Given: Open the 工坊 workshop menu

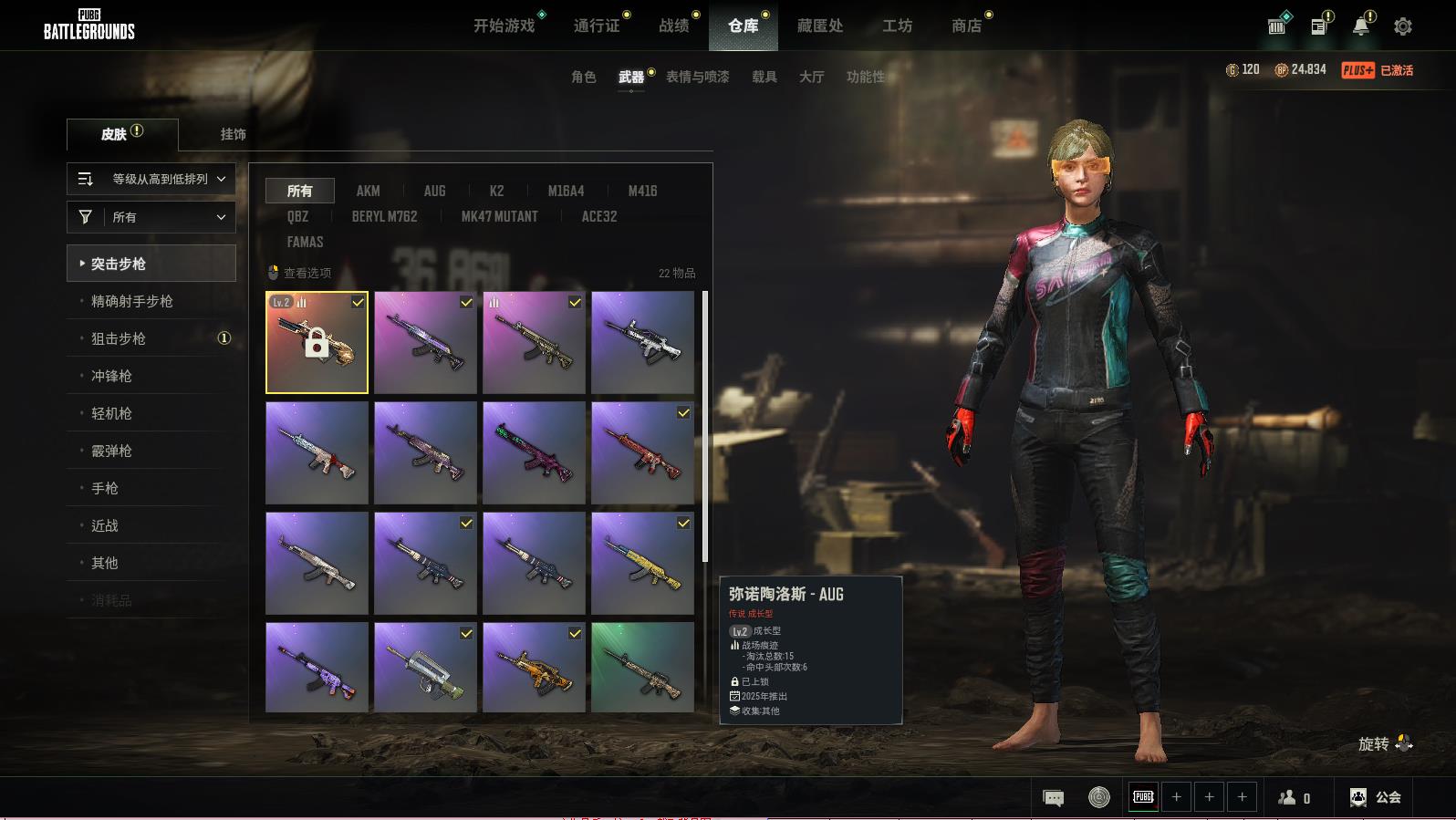Looking at the screenshot, I should 897,26.
